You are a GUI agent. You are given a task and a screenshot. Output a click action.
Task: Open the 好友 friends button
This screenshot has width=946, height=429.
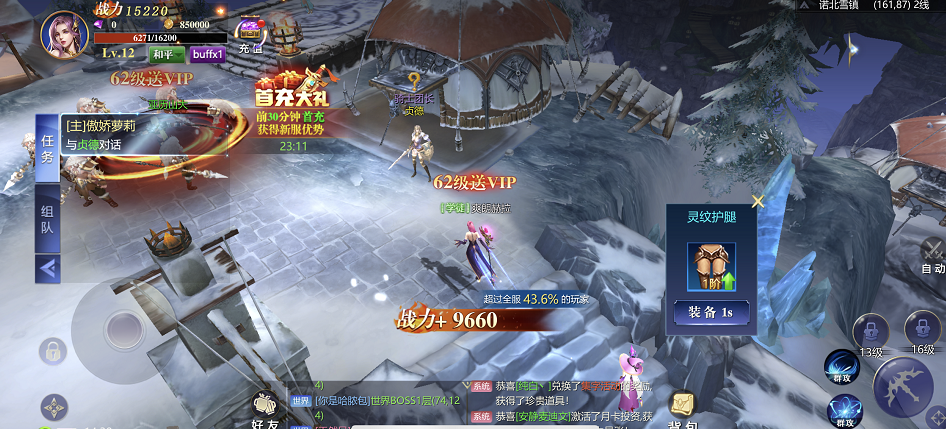click(267, 410)
